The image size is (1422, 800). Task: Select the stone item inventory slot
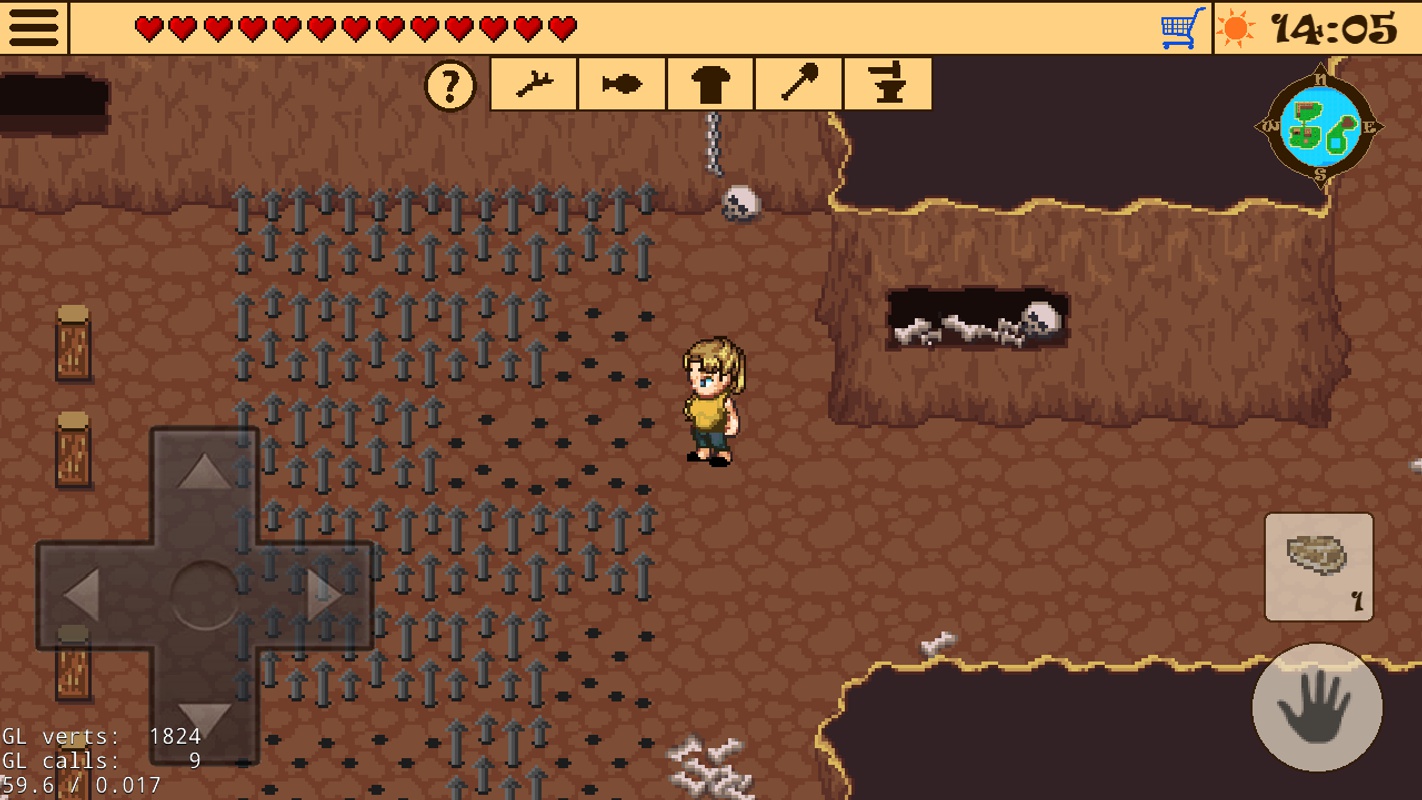click(x=1318, y=567)
